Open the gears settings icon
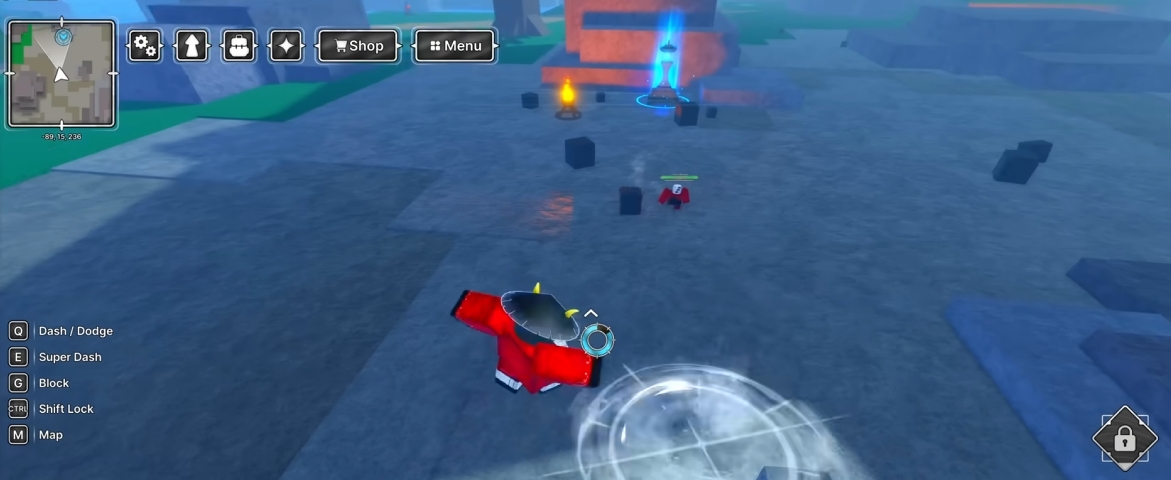 (x=145, y=46)
